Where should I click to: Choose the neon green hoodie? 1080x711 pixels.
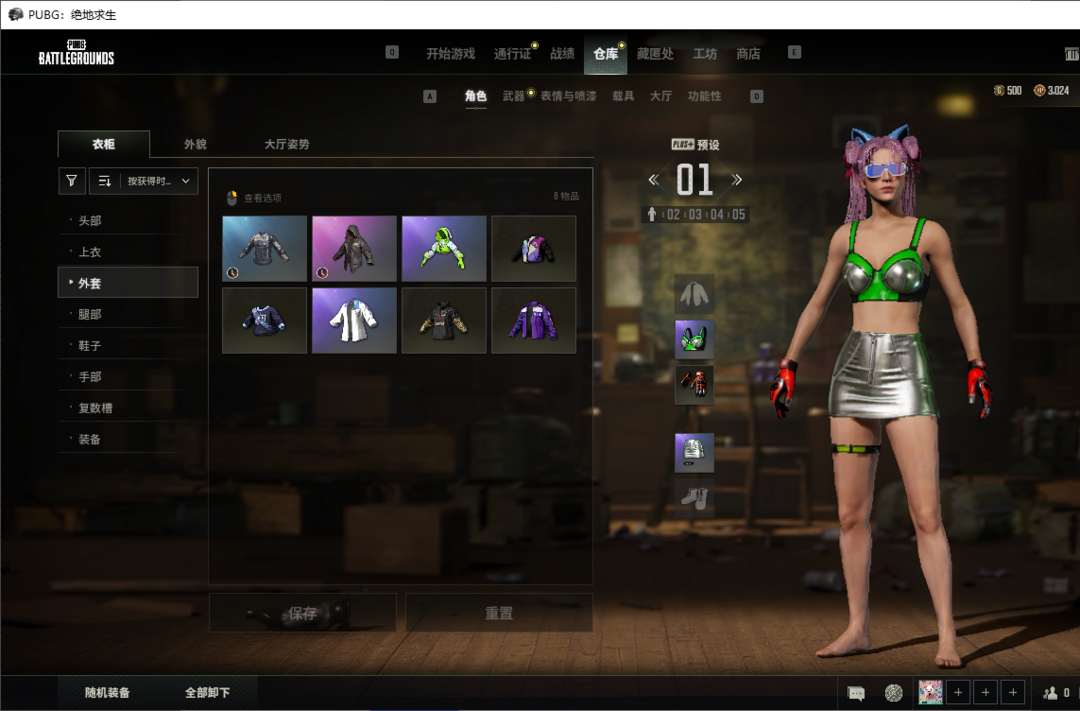(444, 248)
